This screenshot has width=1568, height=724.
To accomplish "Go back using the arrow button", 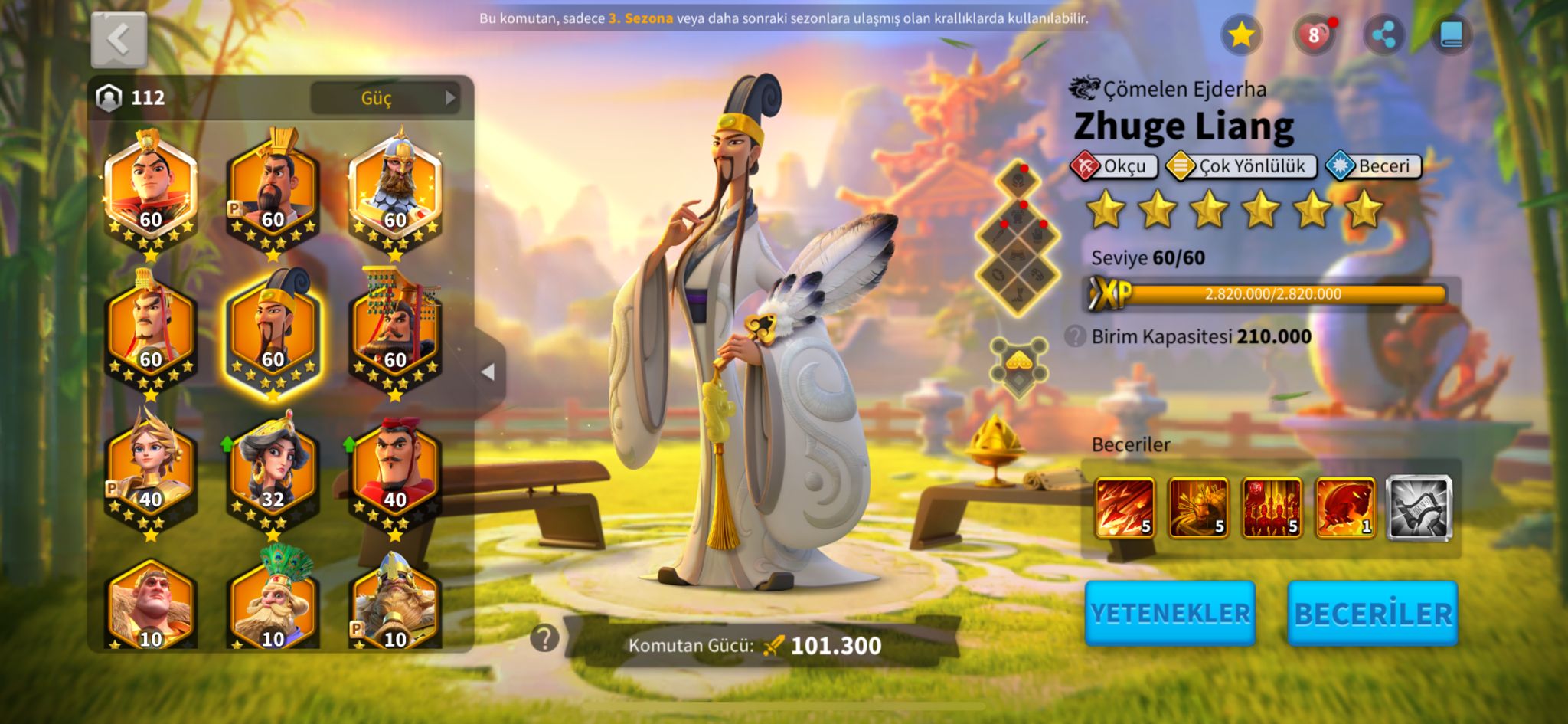I will click(x=119, y=40).
